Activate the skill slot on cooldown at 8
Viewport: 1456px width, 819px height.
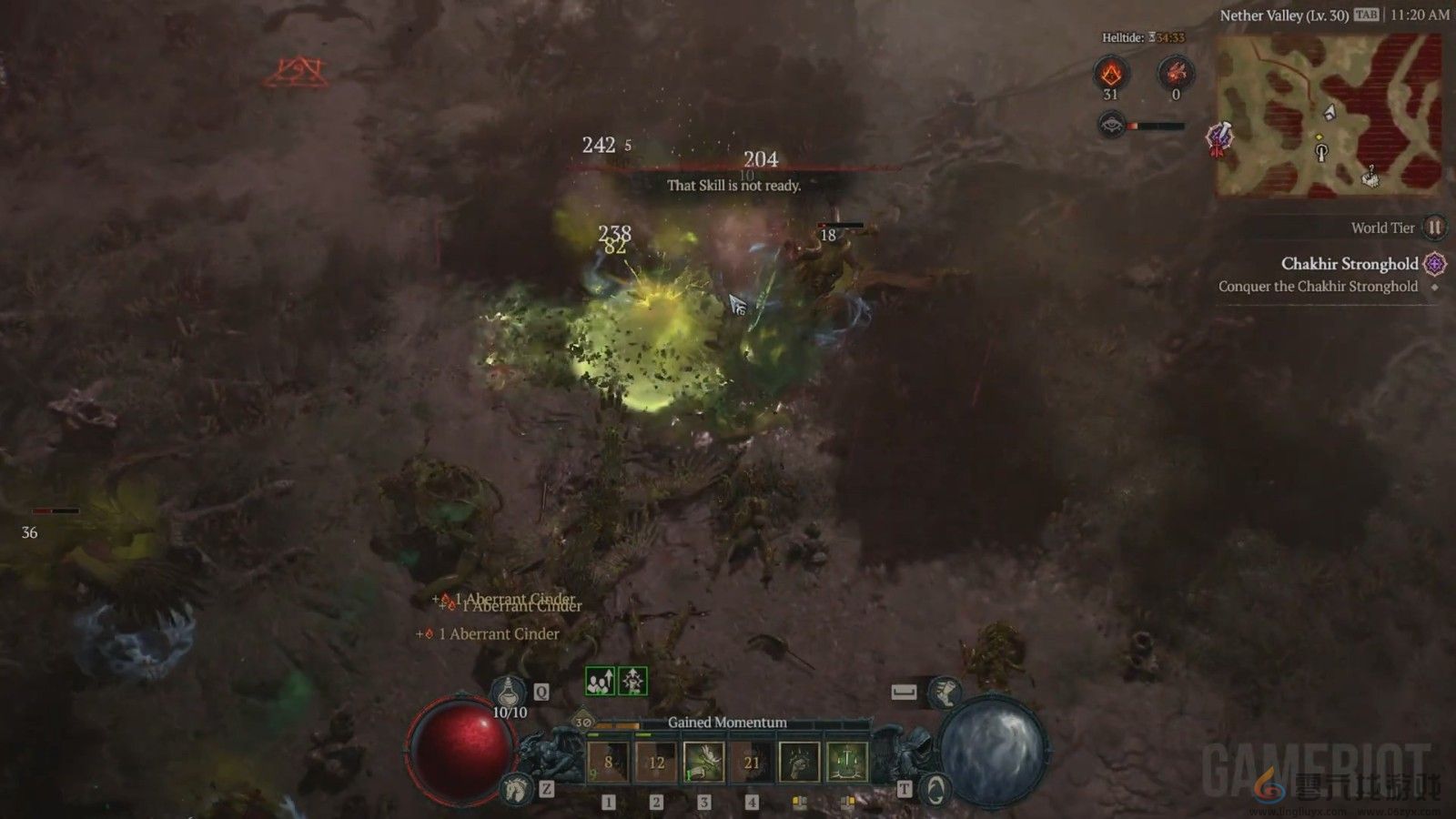[608, 763]
